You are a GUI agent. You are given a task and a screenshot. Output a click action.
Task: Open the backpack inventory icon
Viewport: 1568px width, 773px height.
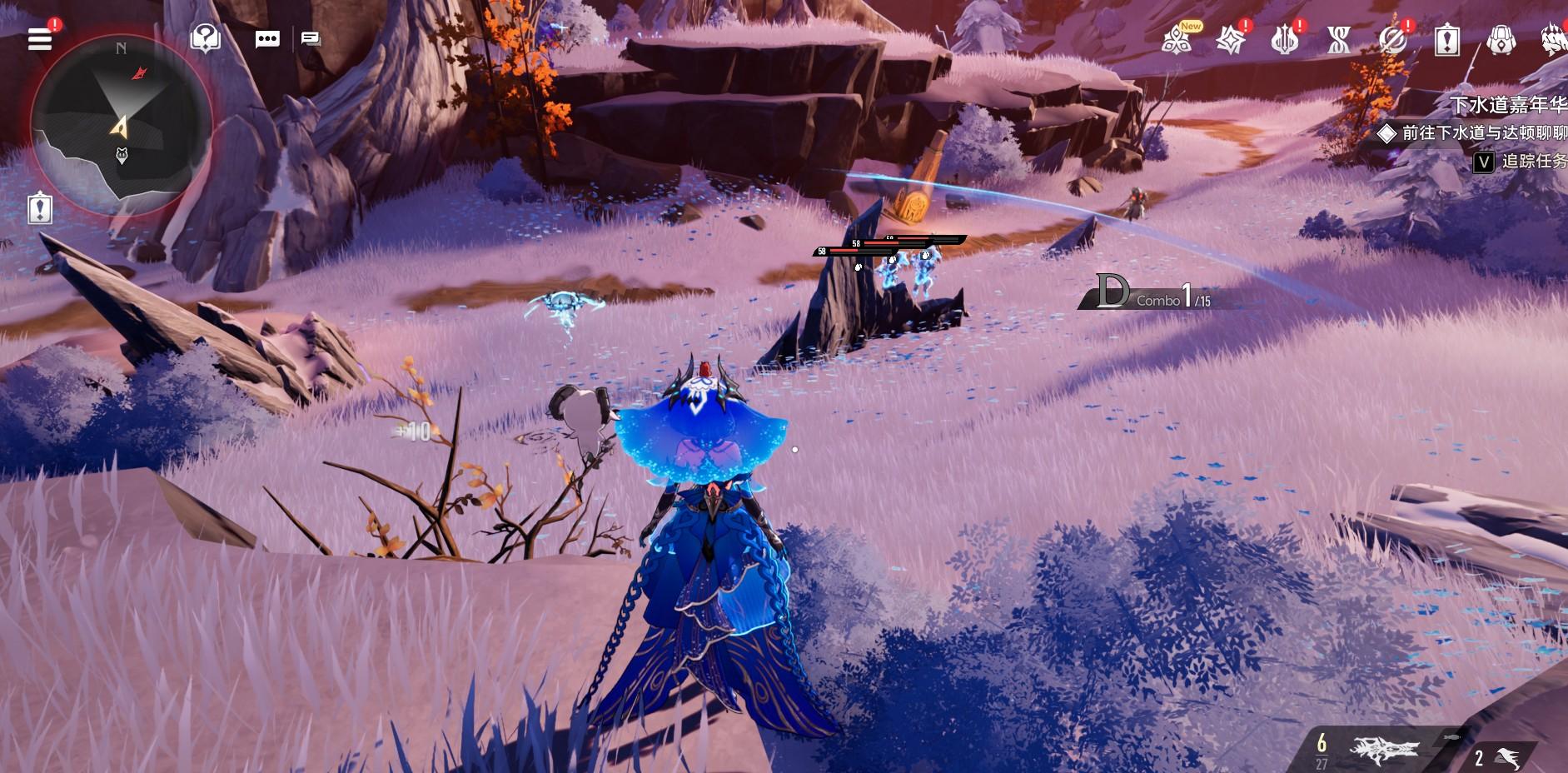pyautogui.click(x=1501, y=39)
